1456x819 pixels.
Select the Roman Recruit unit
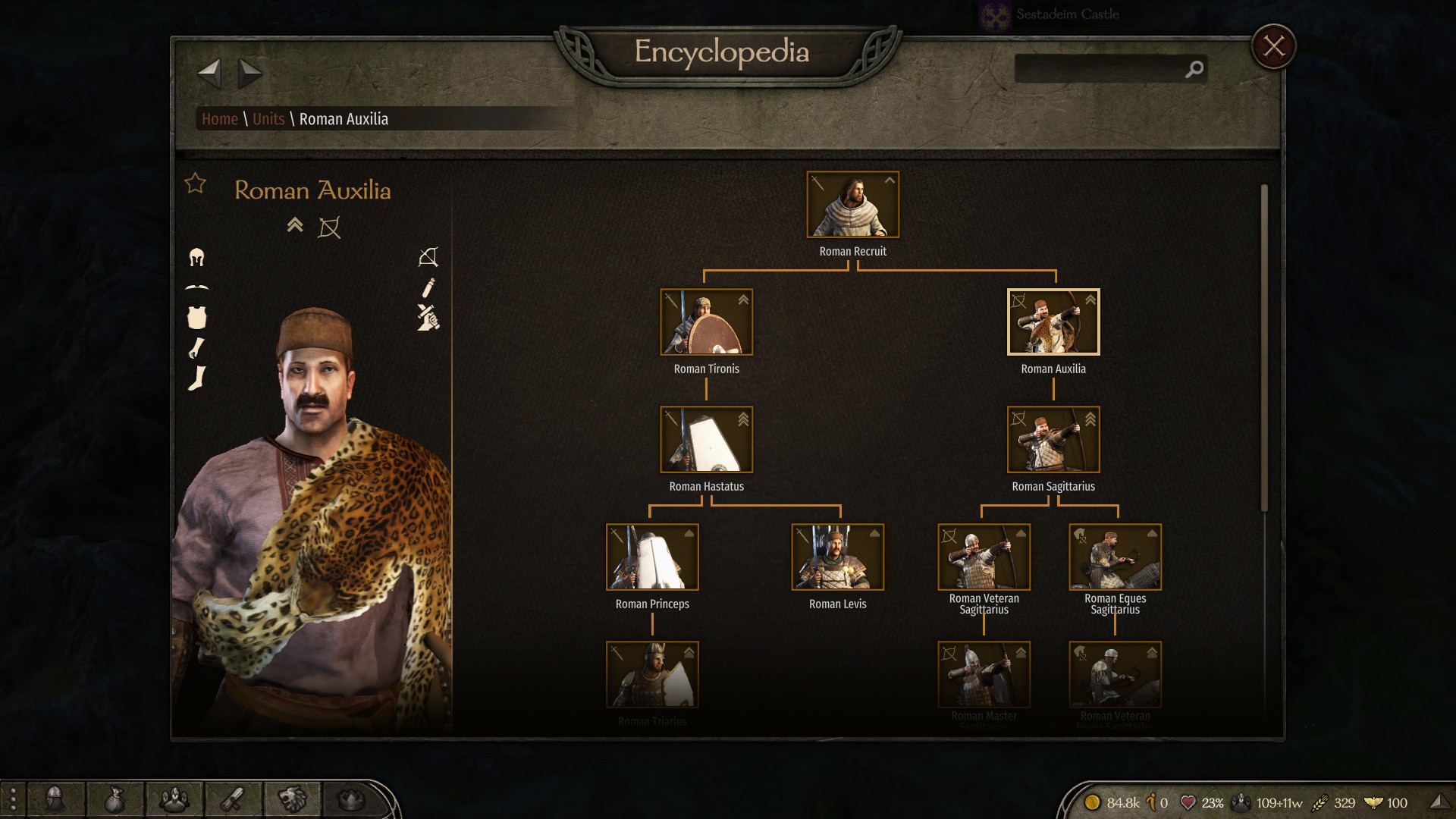coord(852,205)
